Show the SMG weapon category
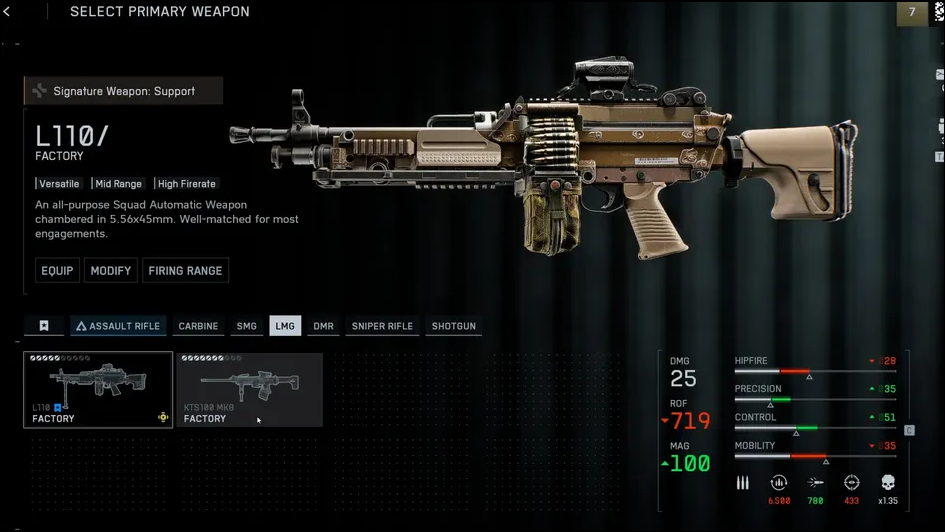This screenshot has width=945, height=532. pyautogui.click(x=246, y=326)
